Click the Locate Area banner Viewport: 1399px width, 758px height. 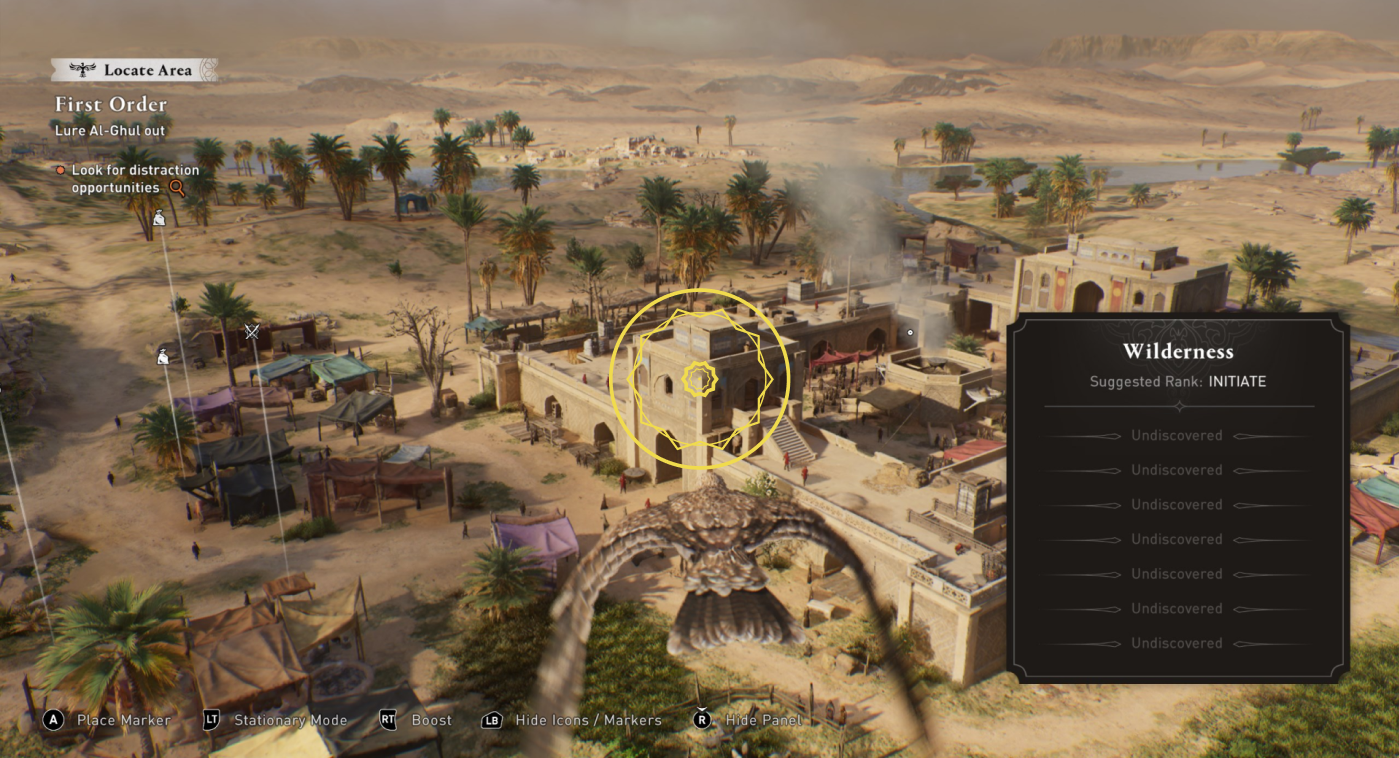pos(134,70)
